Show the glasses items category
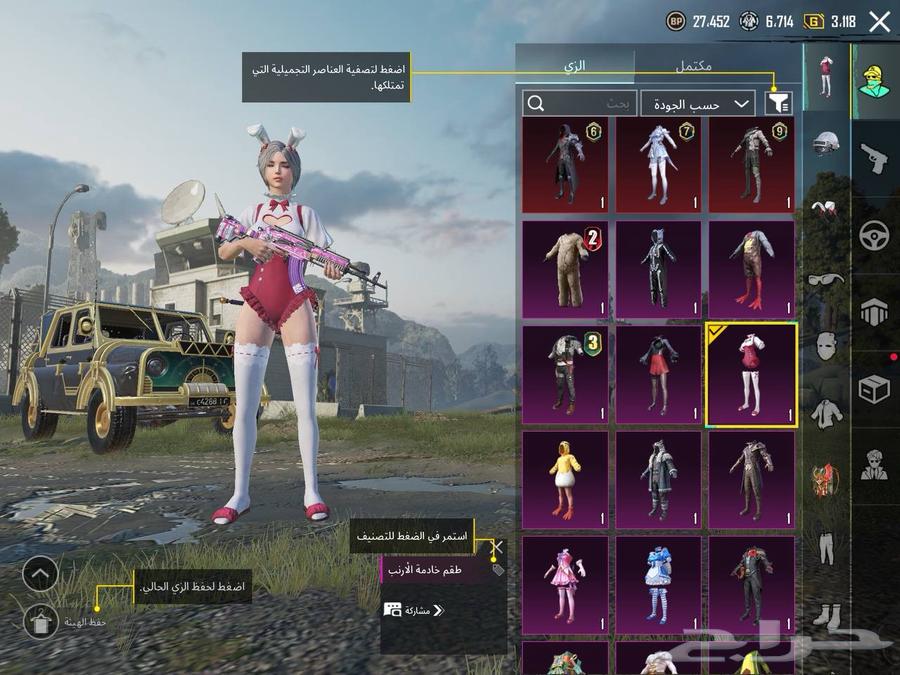The height and width of the screenshot is (675, 900). [x=826, y=279]
